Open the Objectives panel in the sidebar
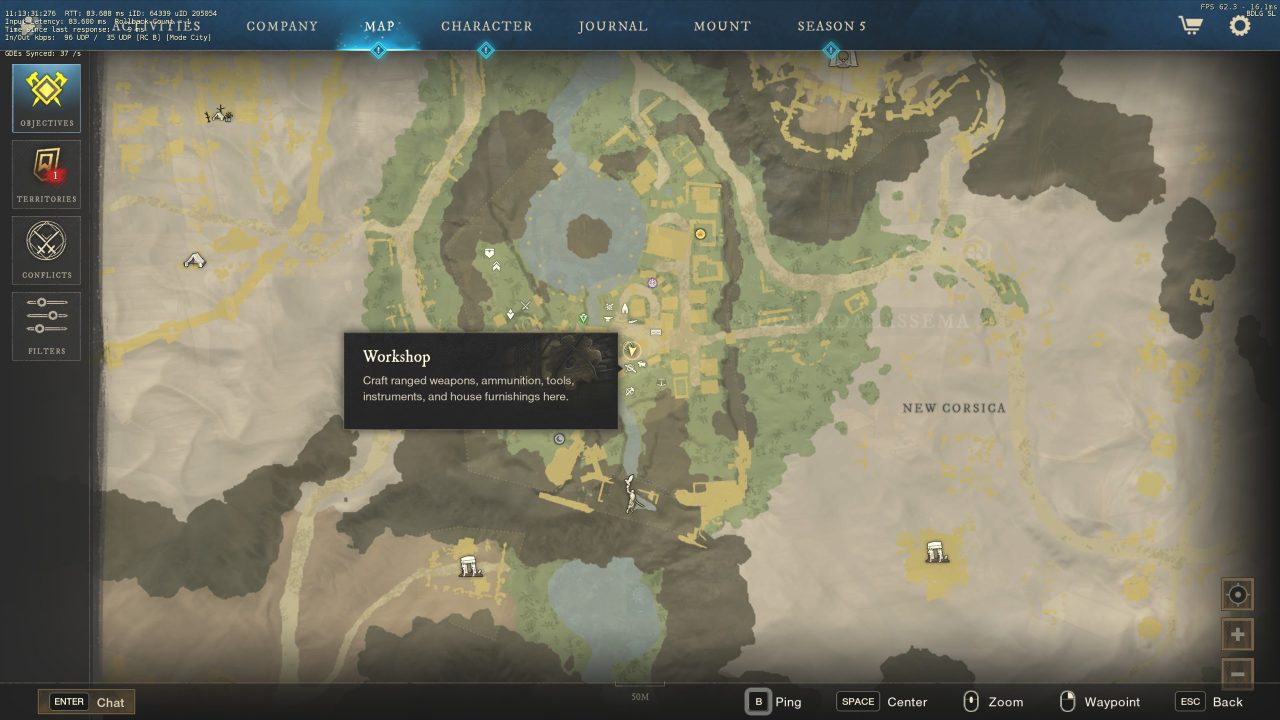 tap(46, 97)
